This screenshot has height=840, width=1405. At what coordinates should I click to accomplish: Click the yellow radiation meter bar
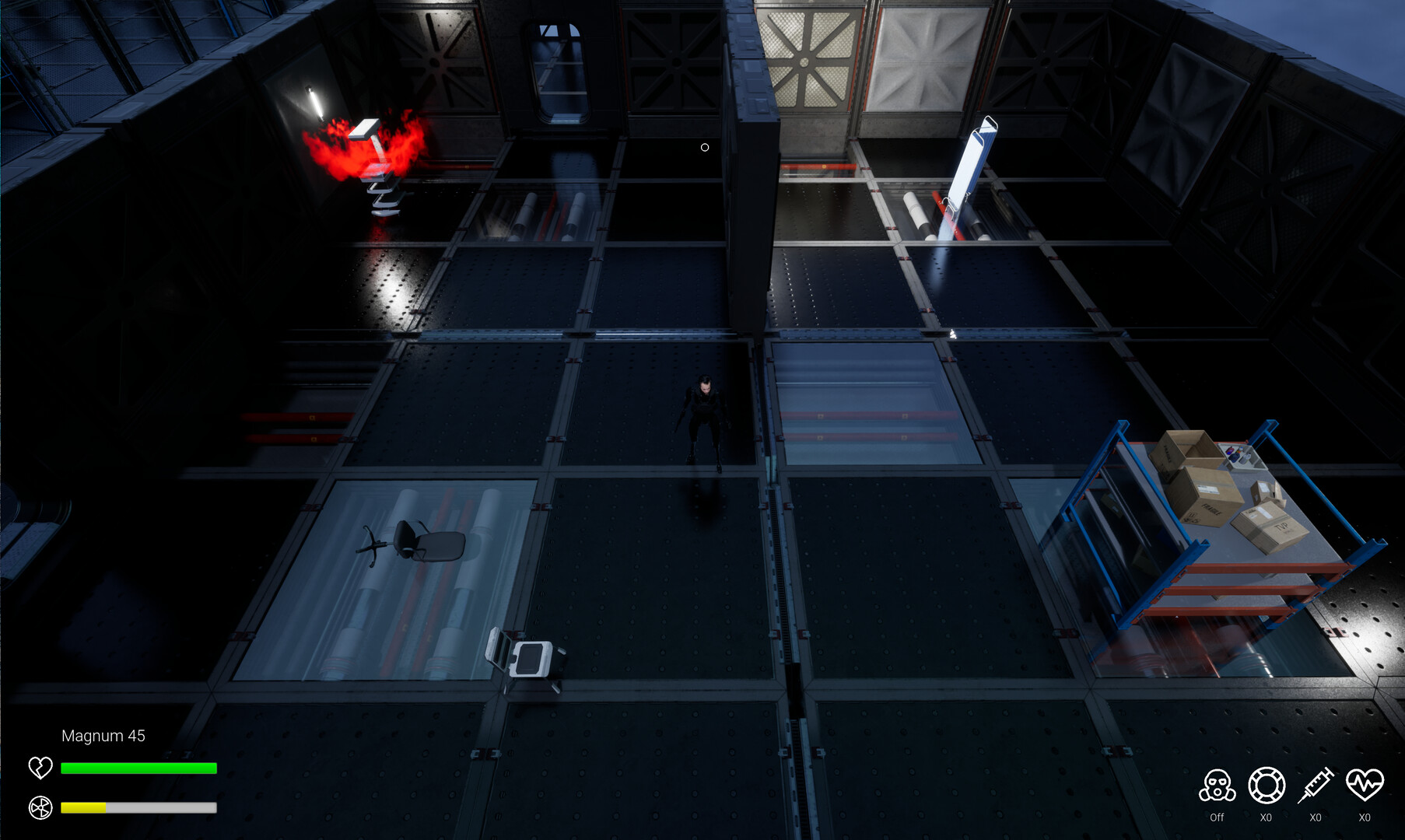[x=86, y=809]
